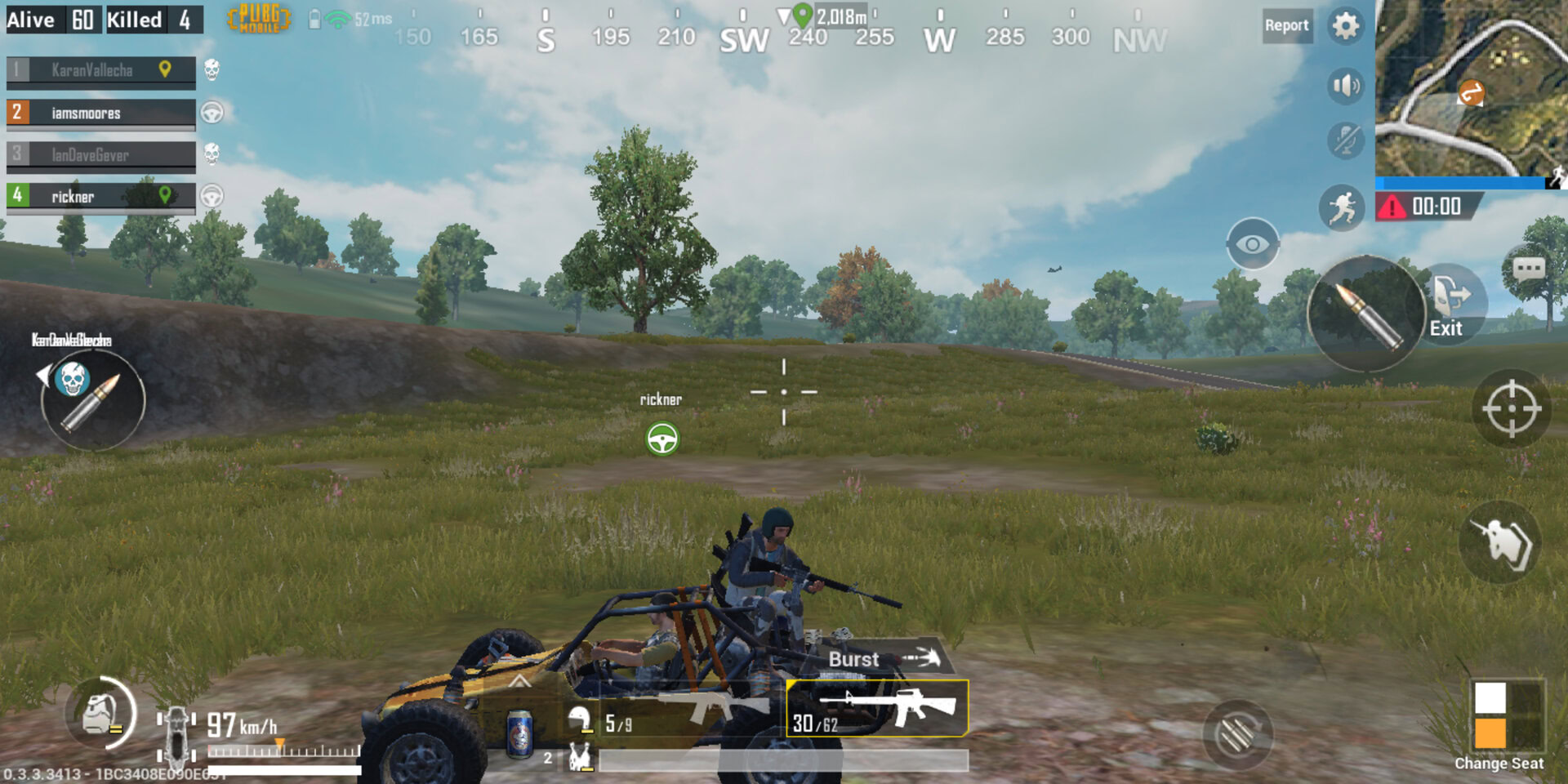Toggle the speaker audio icon
Screen dimensions: 1568x784
tap(1345, 86)
